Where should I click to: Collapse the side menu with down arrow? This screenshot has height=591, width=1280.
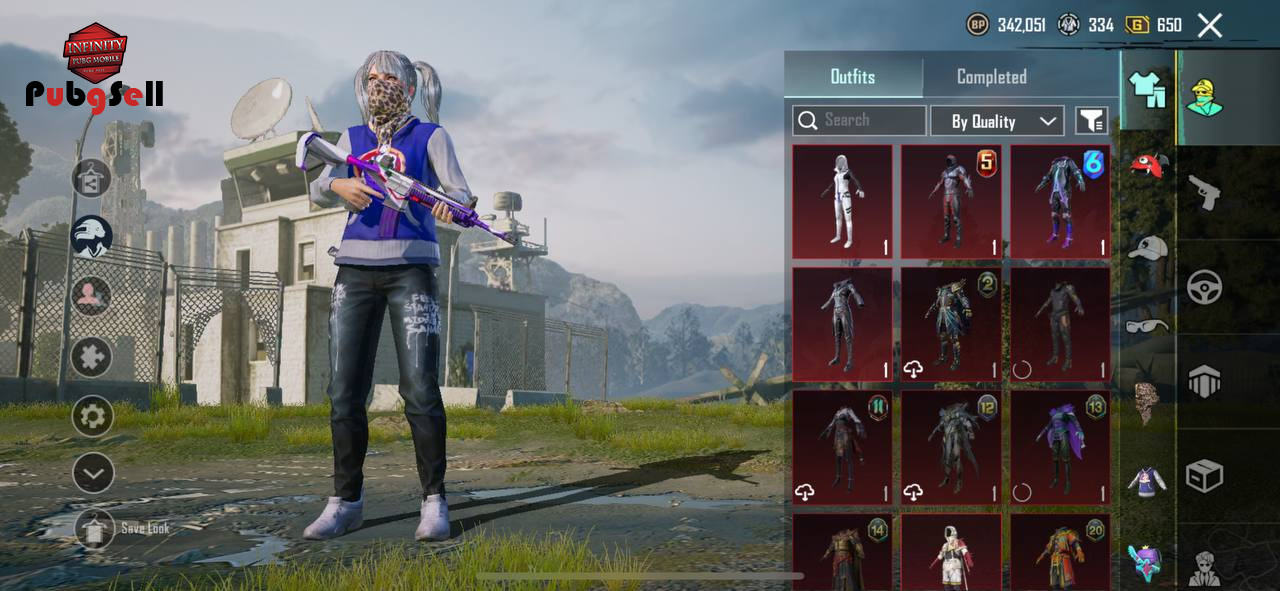point(92,473)
